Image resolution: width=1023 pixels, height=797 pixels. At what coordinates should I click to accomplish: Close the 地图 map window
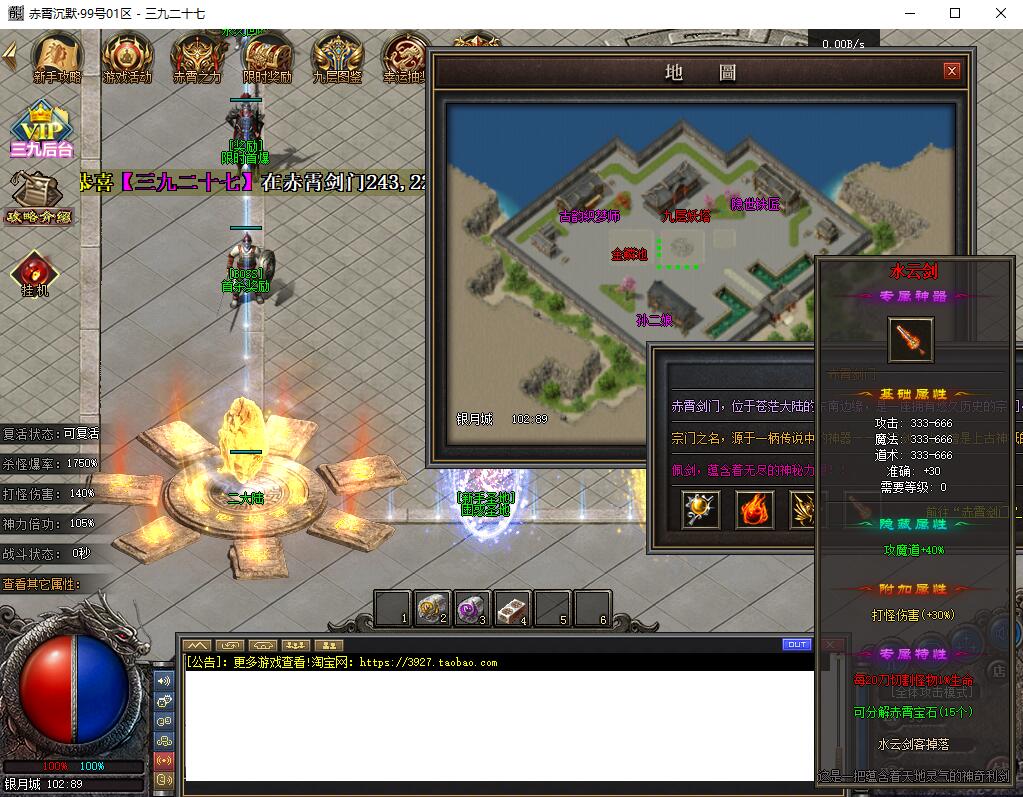point(951,71)
